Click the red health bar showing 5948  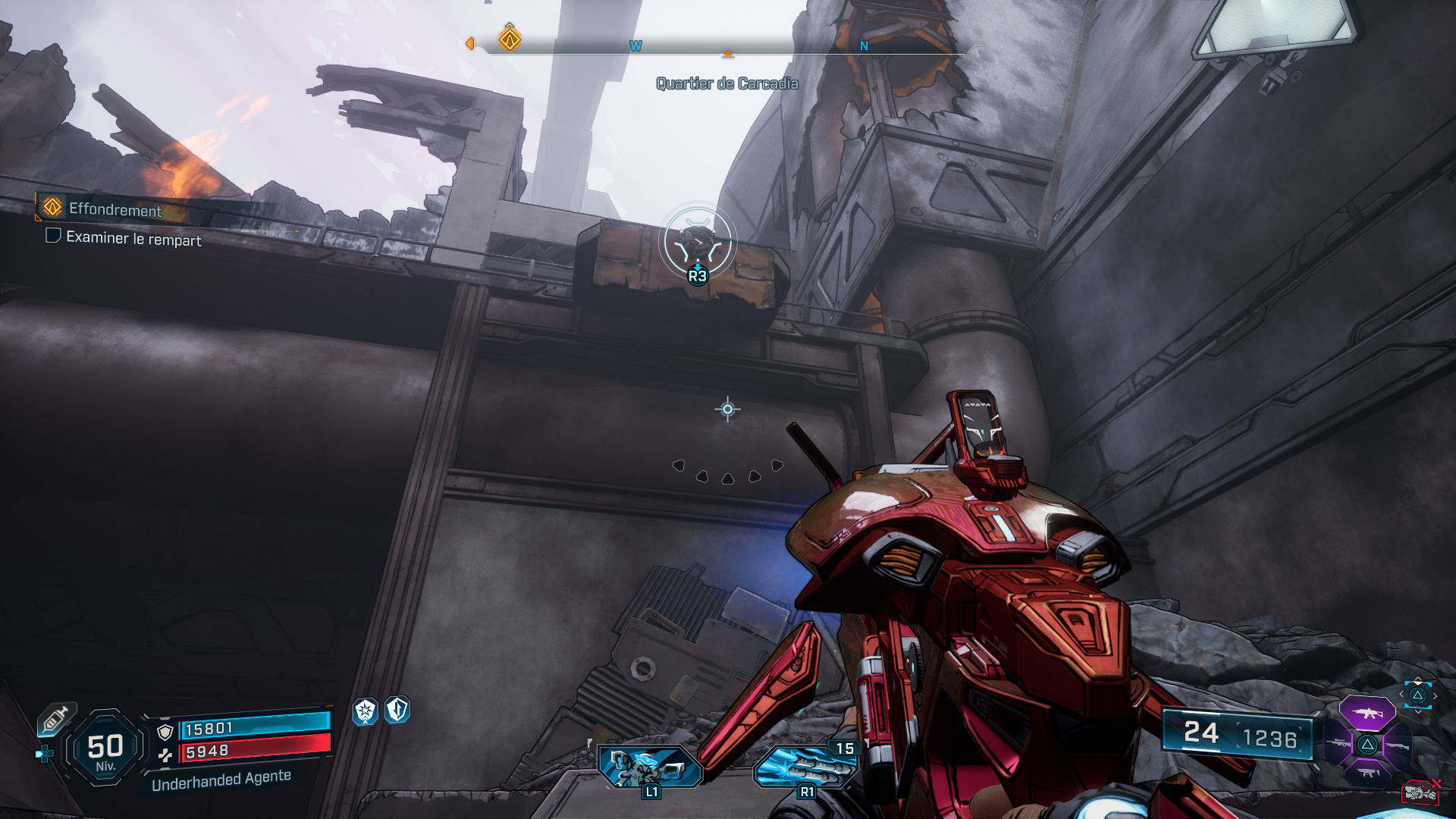click(x=258, y=751)
